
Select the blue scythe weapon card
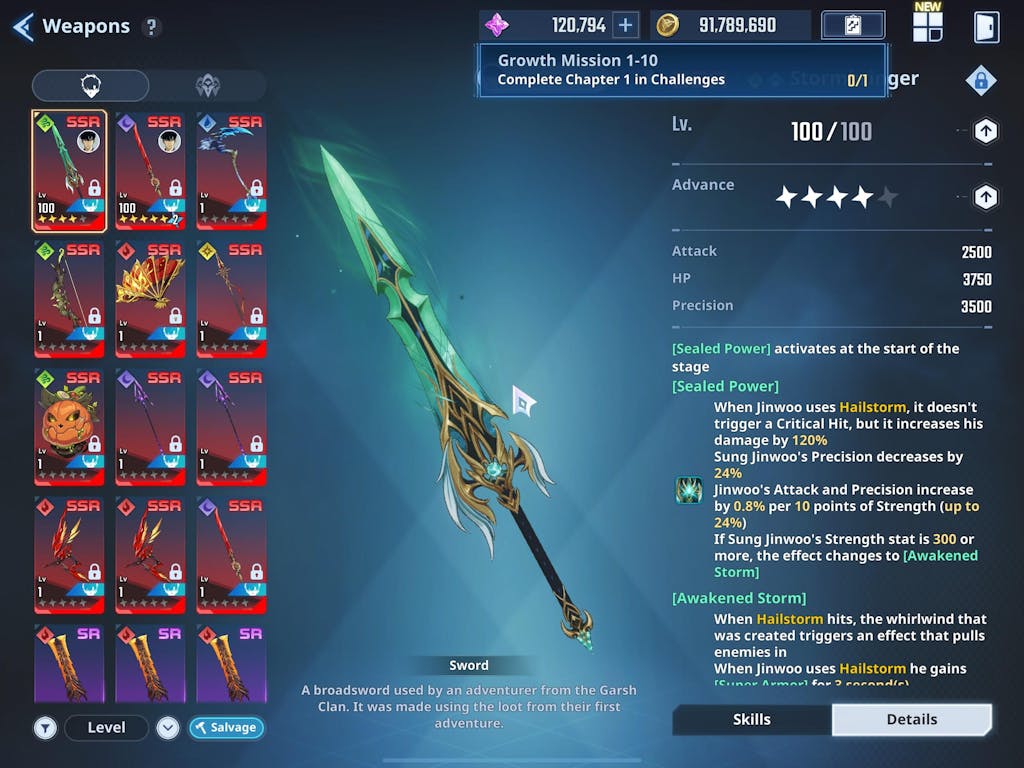231,170
